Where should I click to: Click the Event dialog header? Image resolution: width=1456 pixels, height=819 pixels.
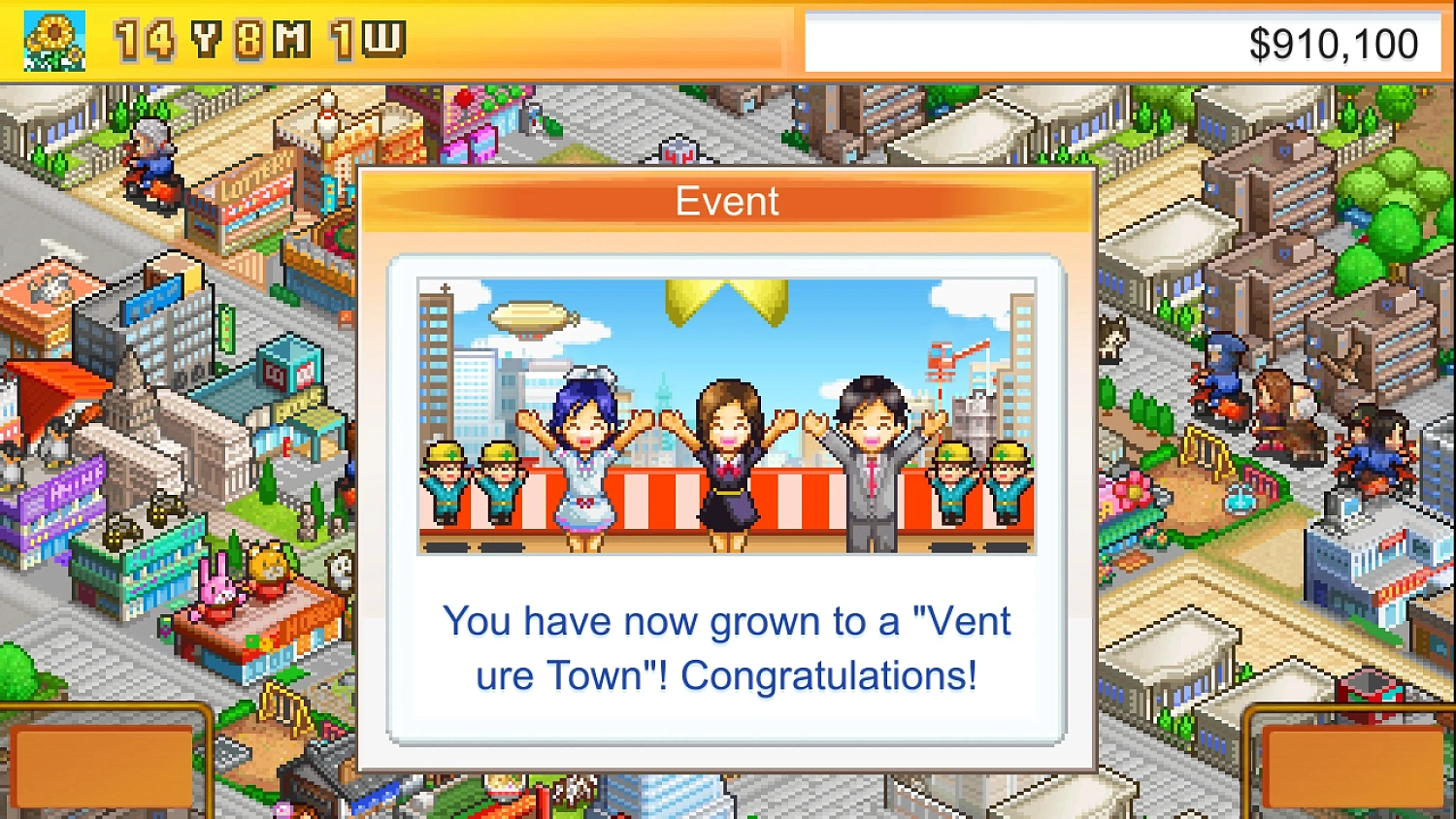pos(726,200)
